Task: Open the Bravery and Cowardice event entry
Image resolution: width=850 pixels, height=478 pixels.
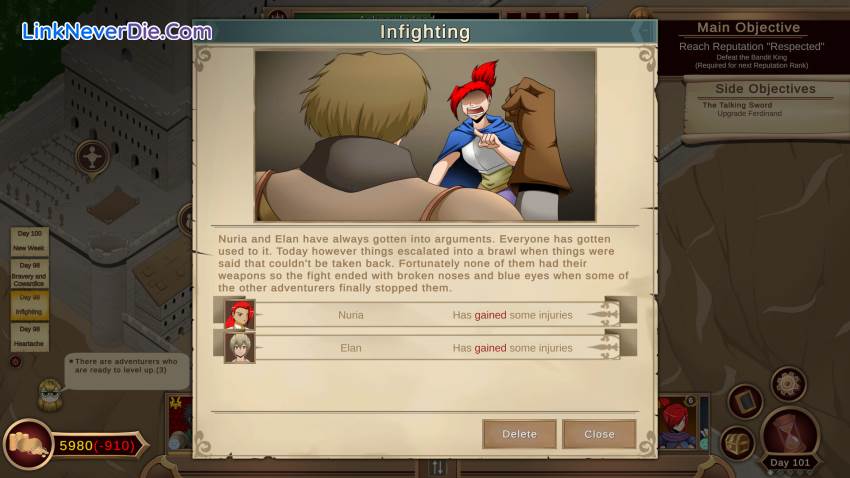Action: pyautogui.click(x=29, y=272)
